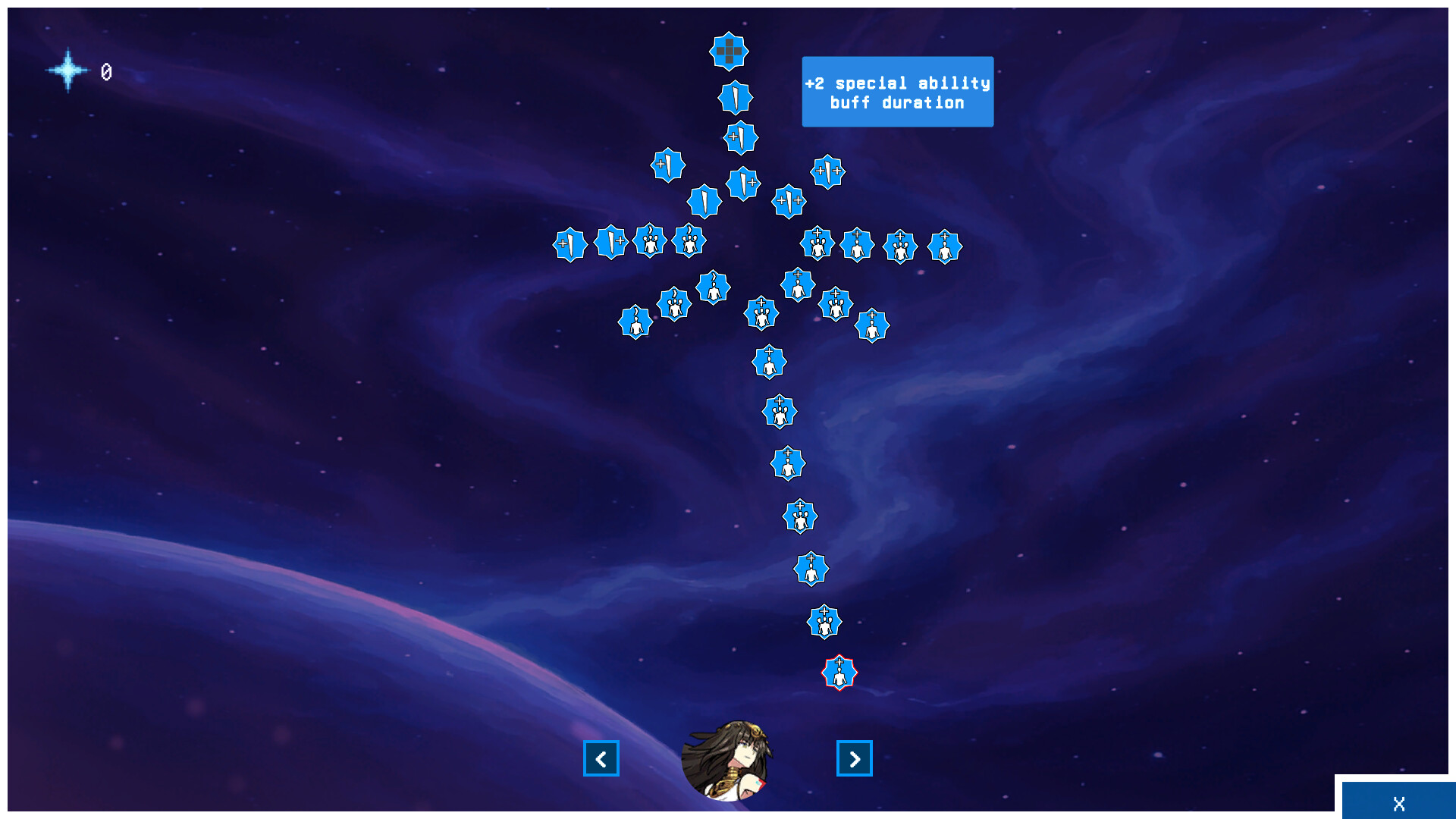Select the rightmost body buff node in the right-hand row
The width and height of the screenshot is (1456, 819).
946,246
